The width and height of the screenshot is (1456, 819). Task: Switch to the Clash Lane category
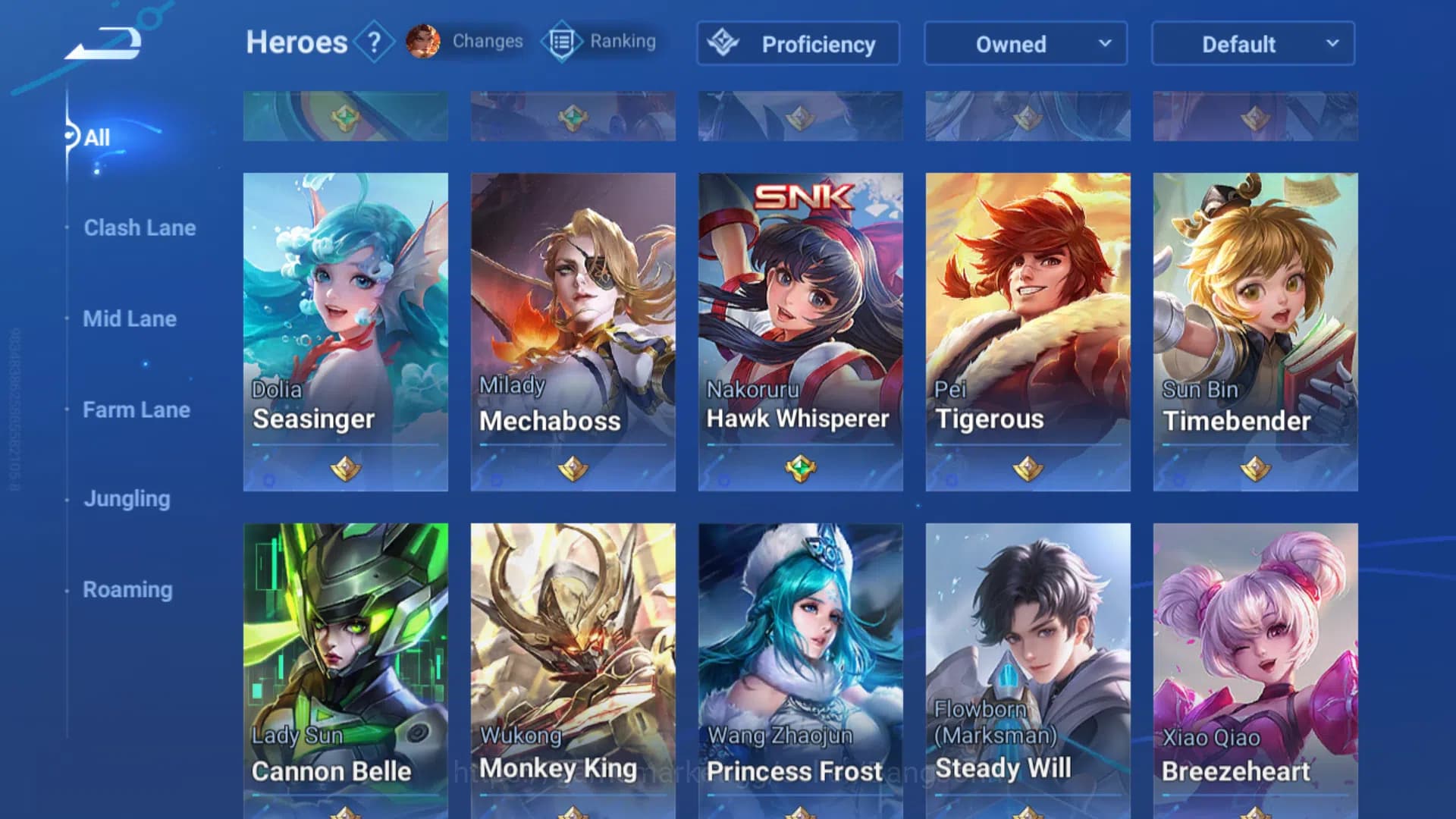140,227
